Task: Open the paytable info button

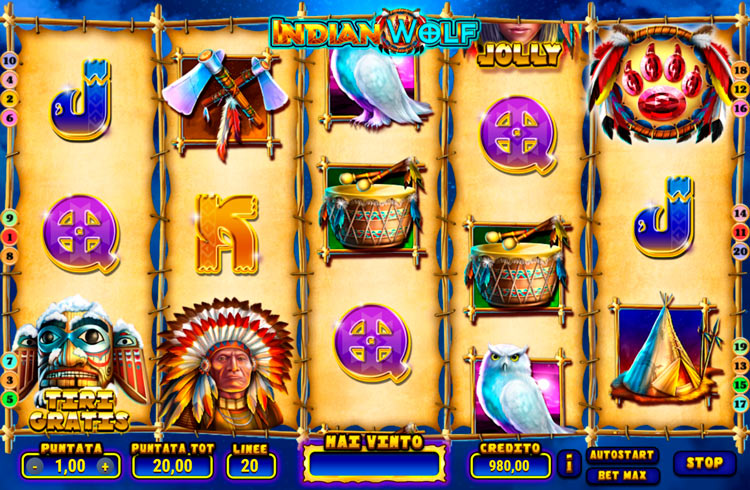Action: click(570, 464)
